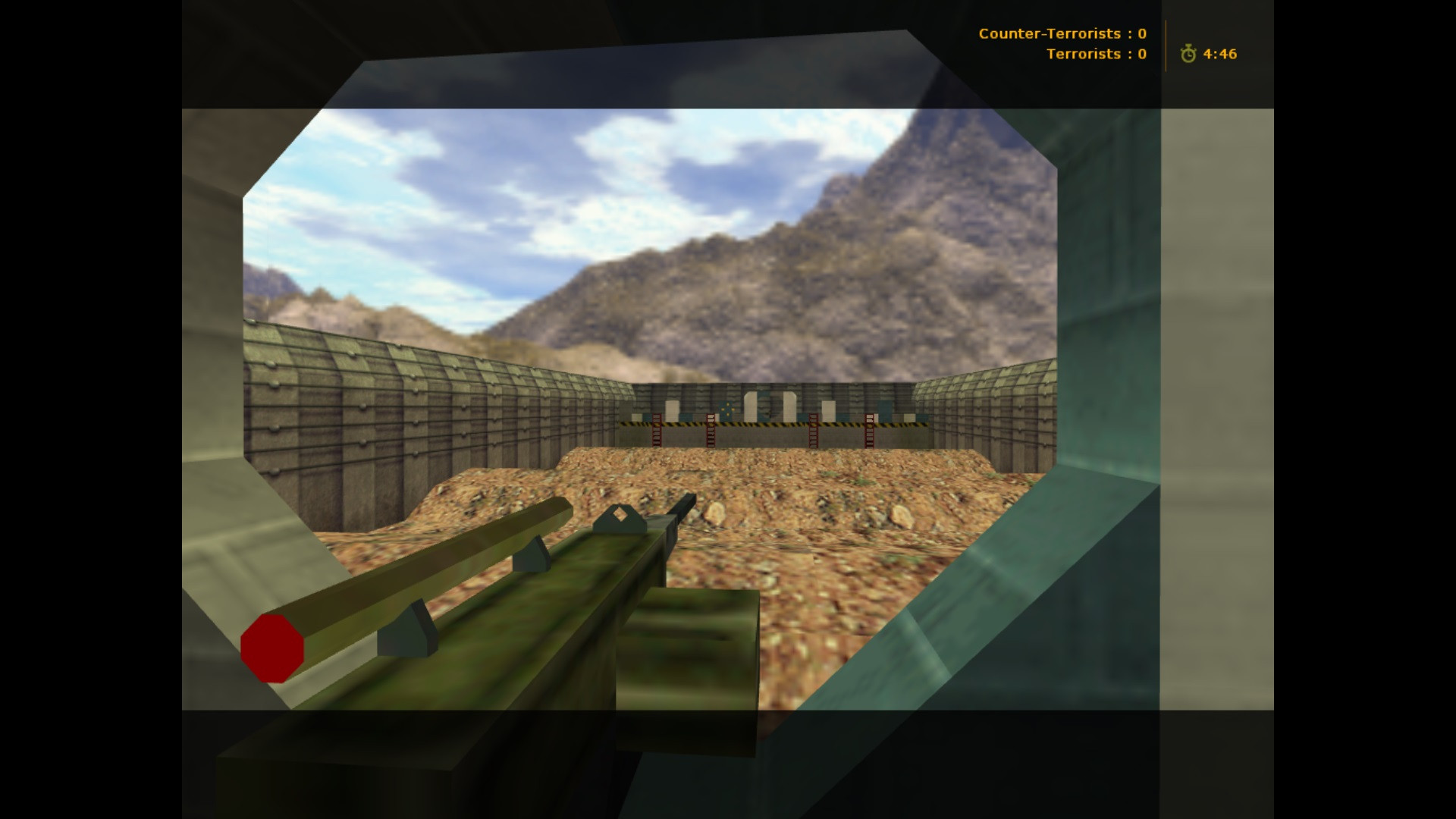Viewport: 1456px width, 819px height.
Task: Toggle the round timer reading 4:46
Action: (1219, 54)
